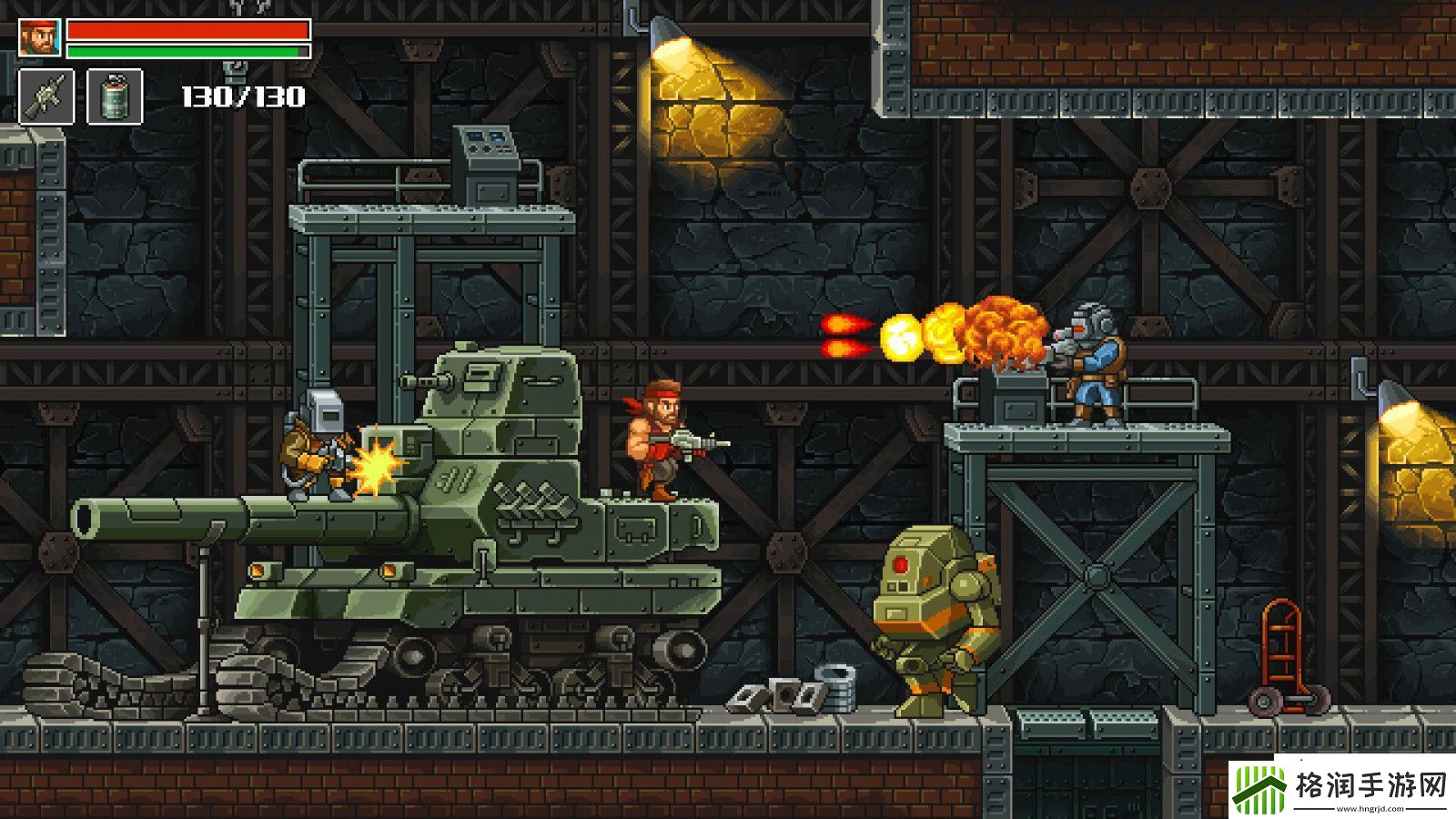Click the bearded commando player portrait
This screenshot has width=1456, height=819.
pyautogui.click(x=39, y=37)
